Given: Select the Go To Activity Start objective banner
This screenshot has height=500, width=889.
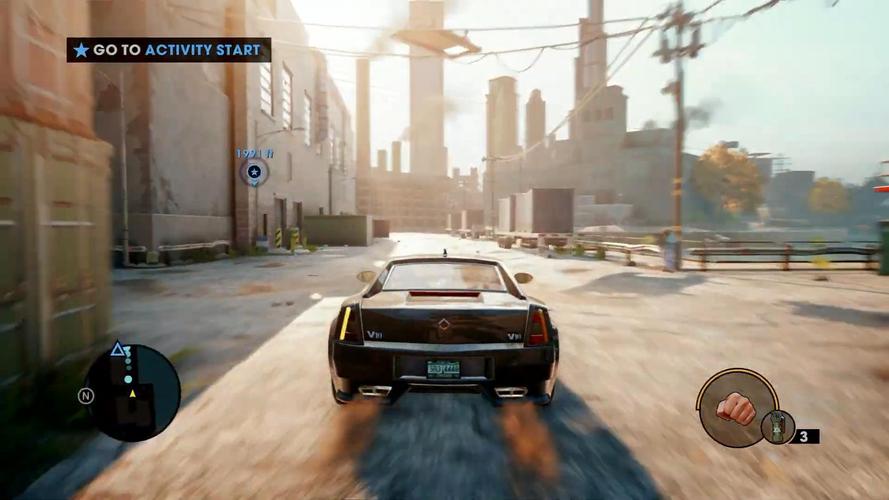Looking at the screenshot, I should pyautogui.click(x=169, y=50).
